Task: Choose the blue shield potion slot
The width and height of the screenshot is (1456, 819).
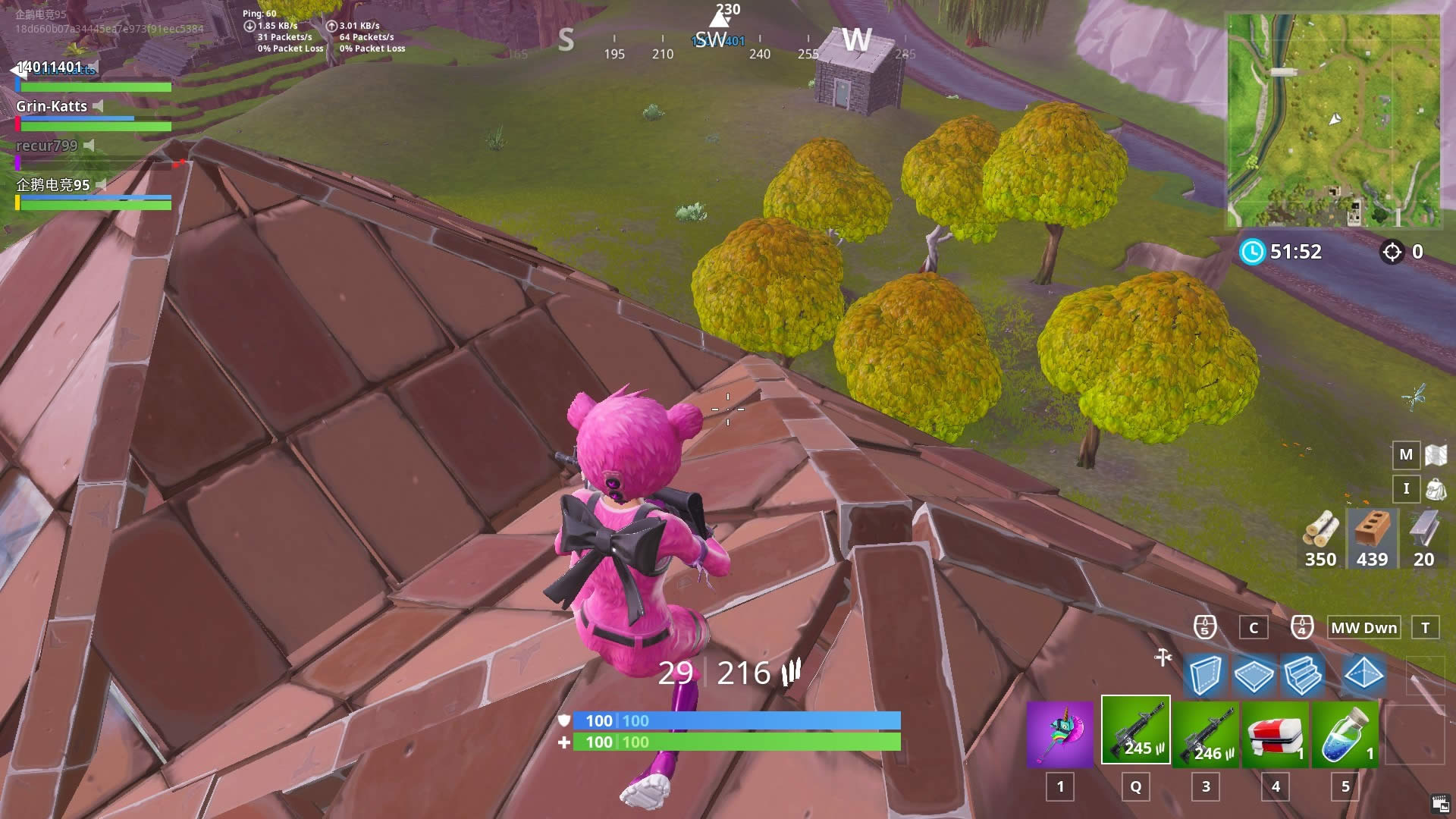Action: tap(1345, 733)
